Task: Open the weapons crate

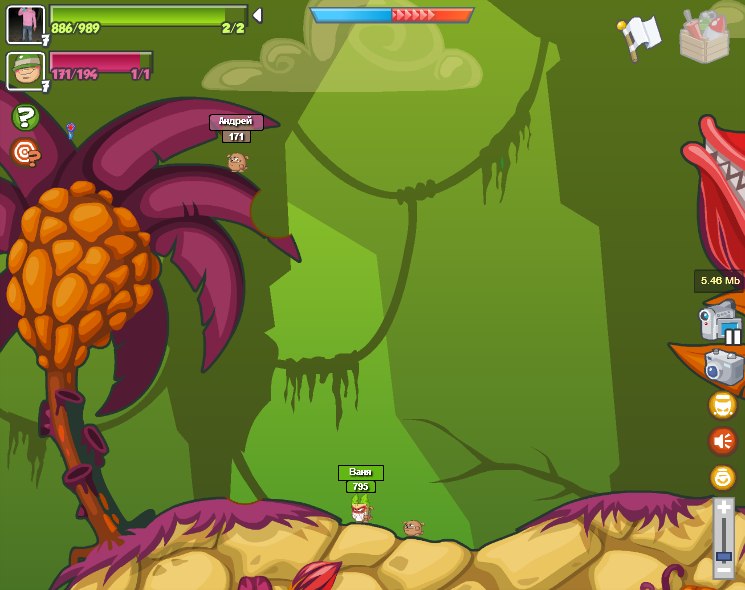Action: click(705, 37)
